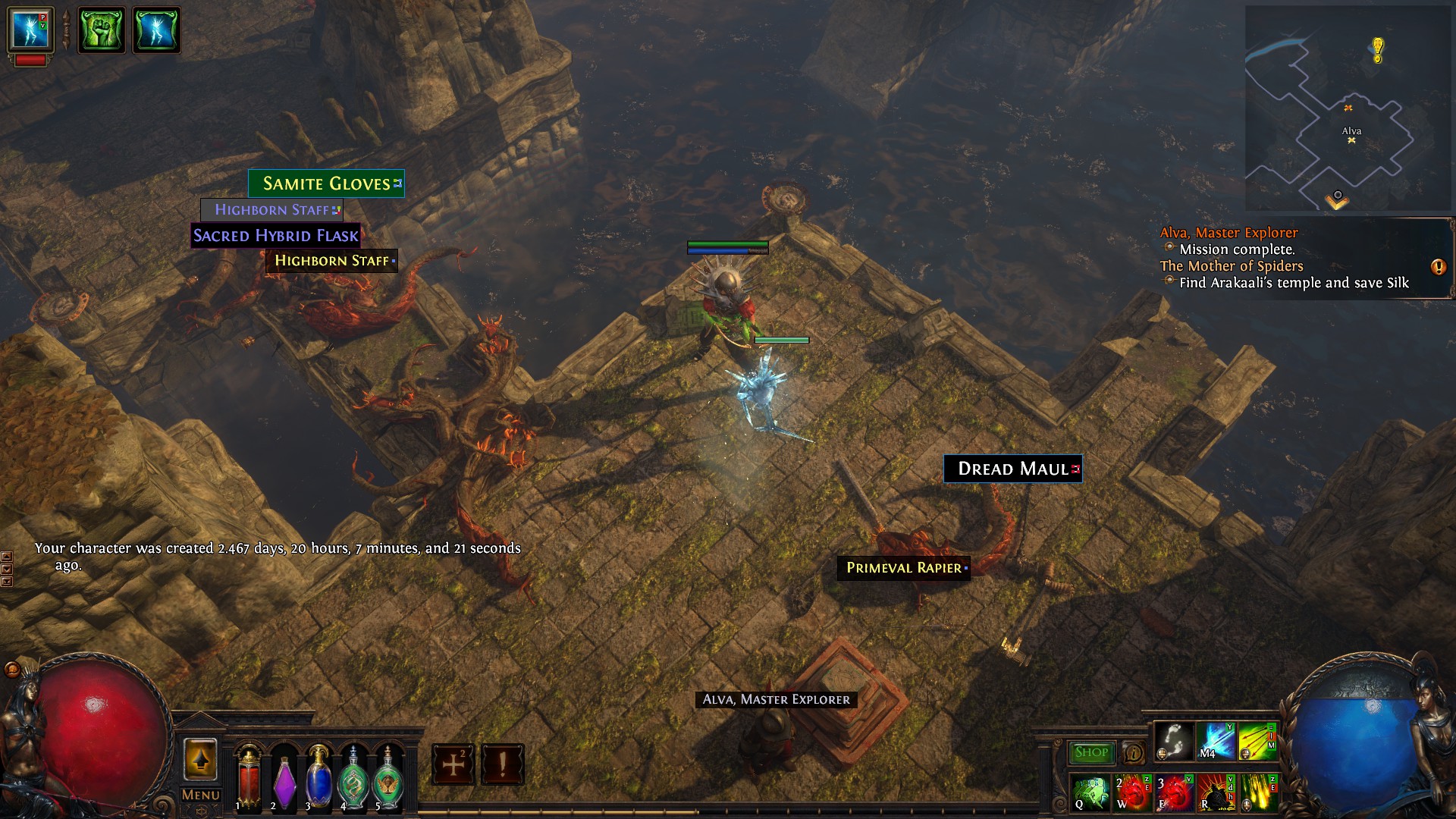Open the cross-shaped passive points notification

(453, 764)
